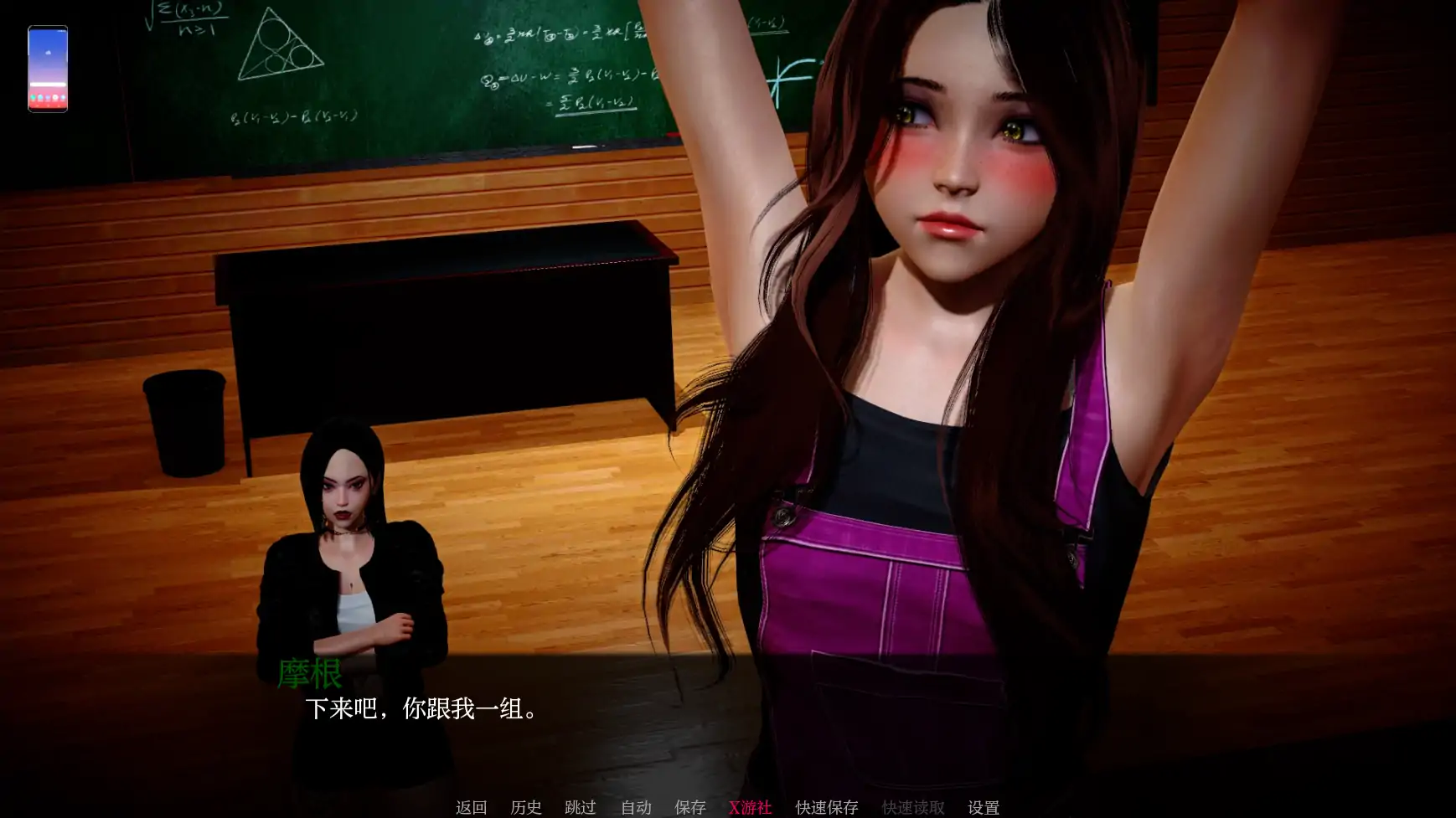Toggle 跳过 skip mode
Screen dimensions: 1456x818
click(x=581, y=807)
